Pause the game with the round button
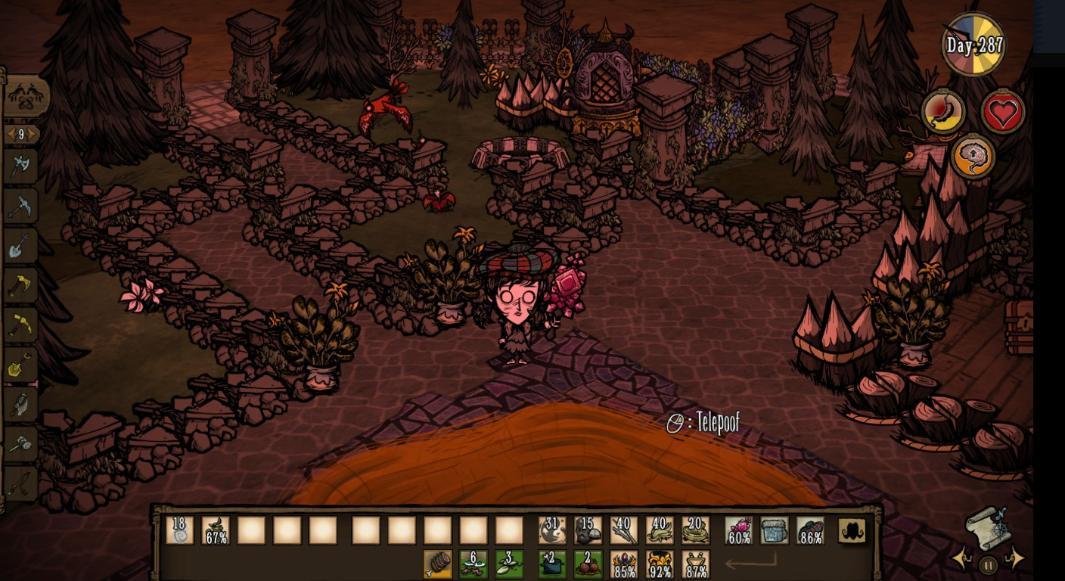 point(987,564)
